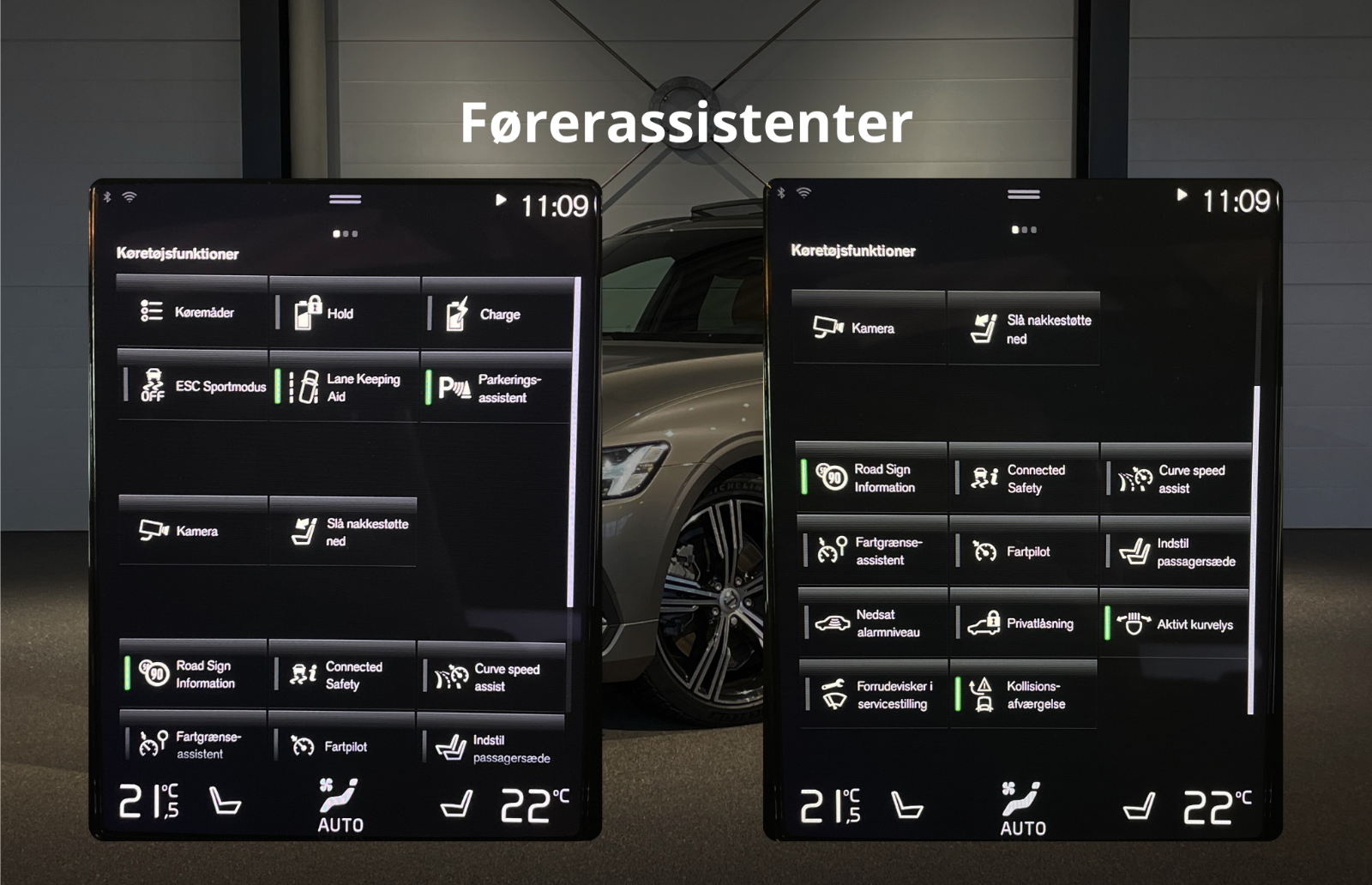Enable Nedsat alarmniveau
This screenshot has width=1372, height=885.
pos(873,623)
